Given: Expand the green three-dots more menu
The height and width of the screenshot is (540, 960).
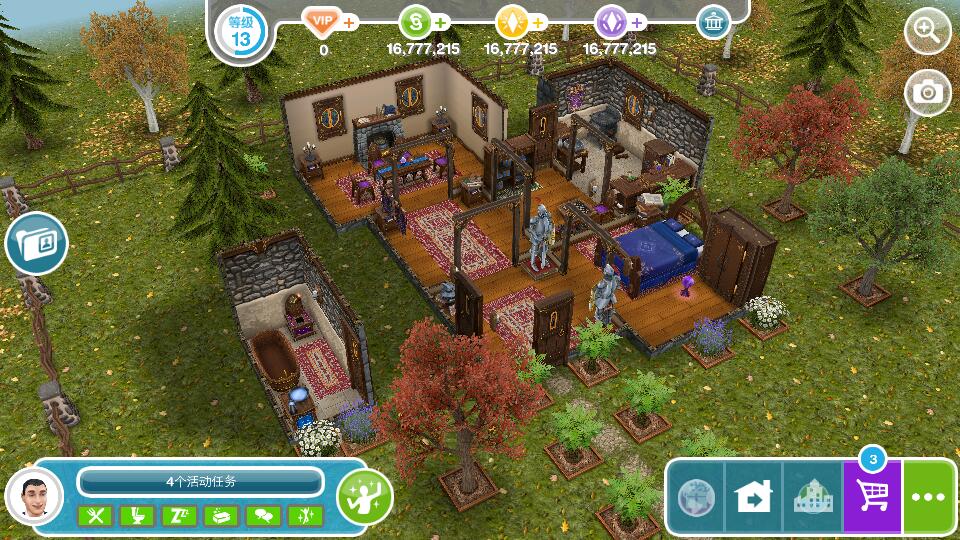Looking at the screenshot, I should point(930,497).
